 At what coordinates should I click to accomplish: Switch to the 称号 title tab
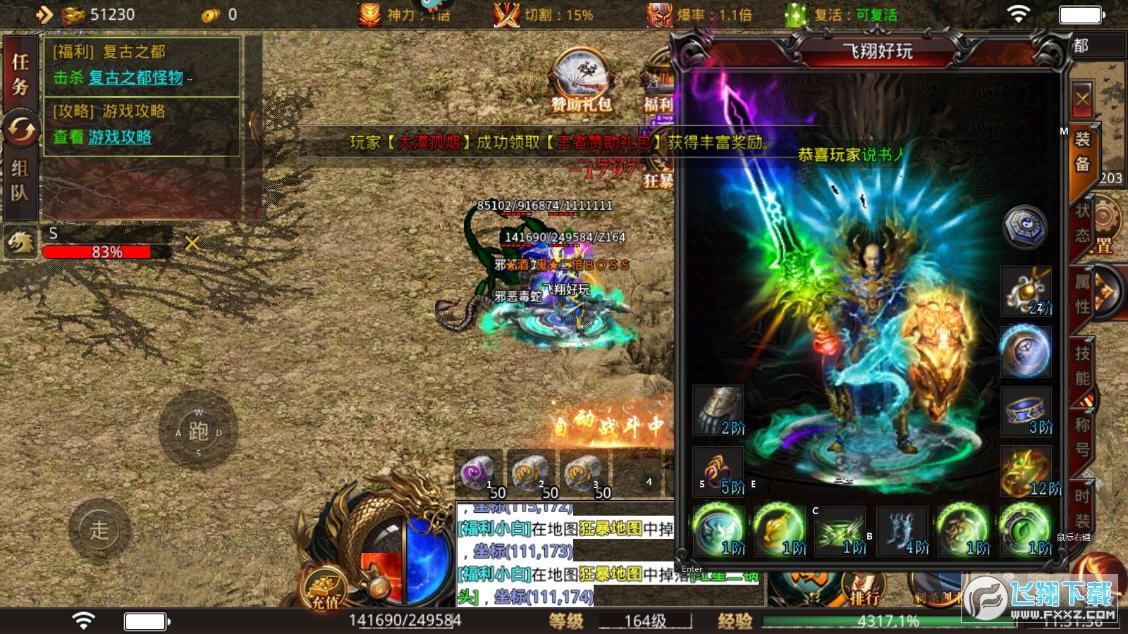point(1082,435)
